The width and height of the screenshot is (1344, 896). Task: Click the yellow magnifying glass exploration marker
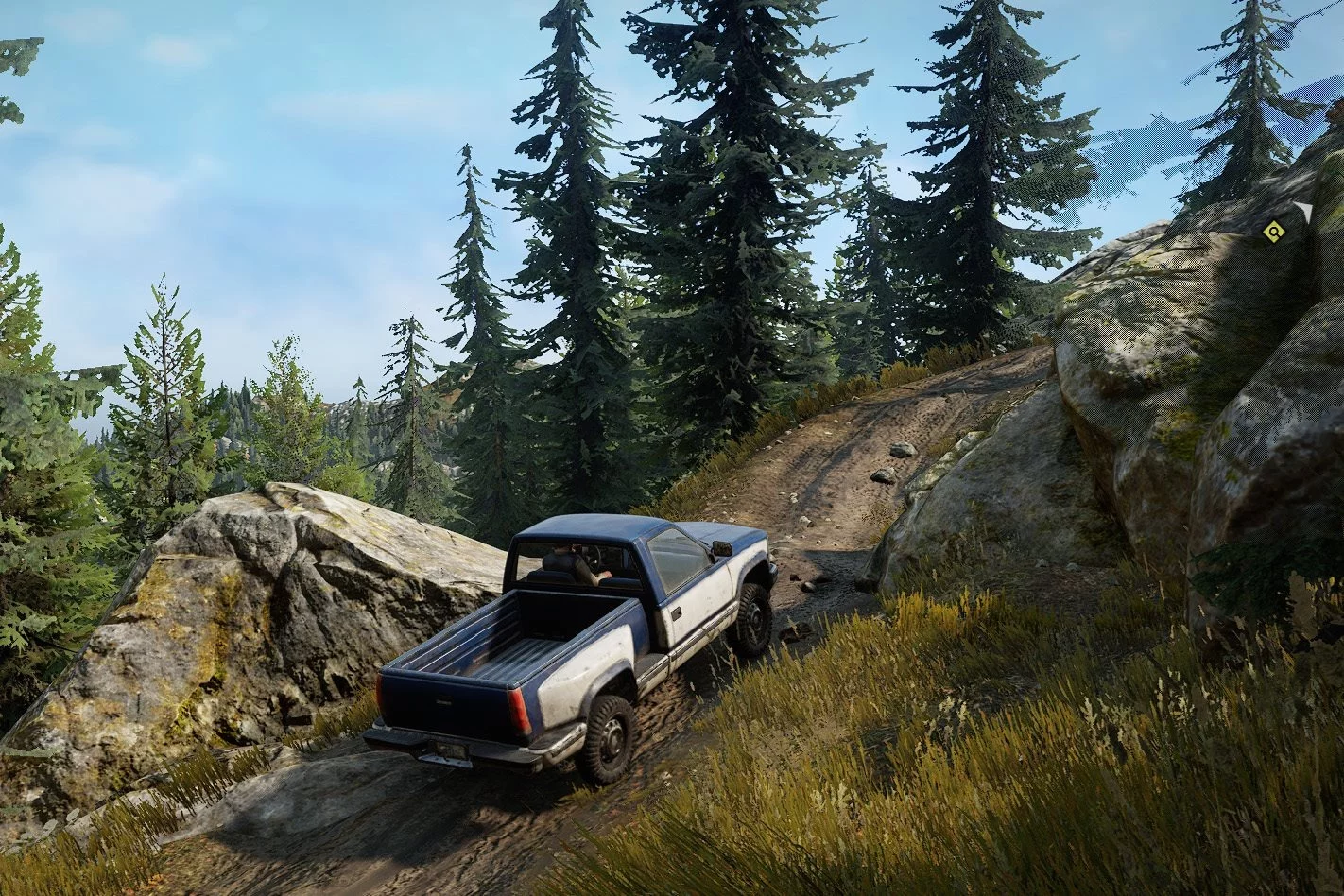point(1273,231)
